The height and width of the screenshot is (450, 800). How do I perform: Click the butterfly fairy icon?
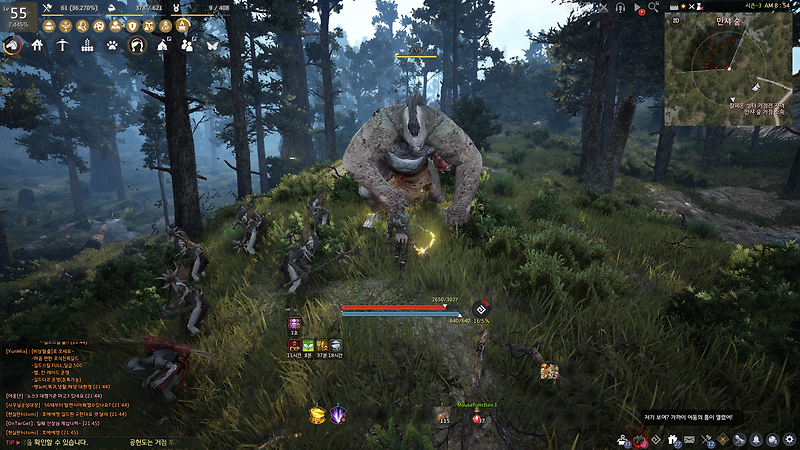212,45
